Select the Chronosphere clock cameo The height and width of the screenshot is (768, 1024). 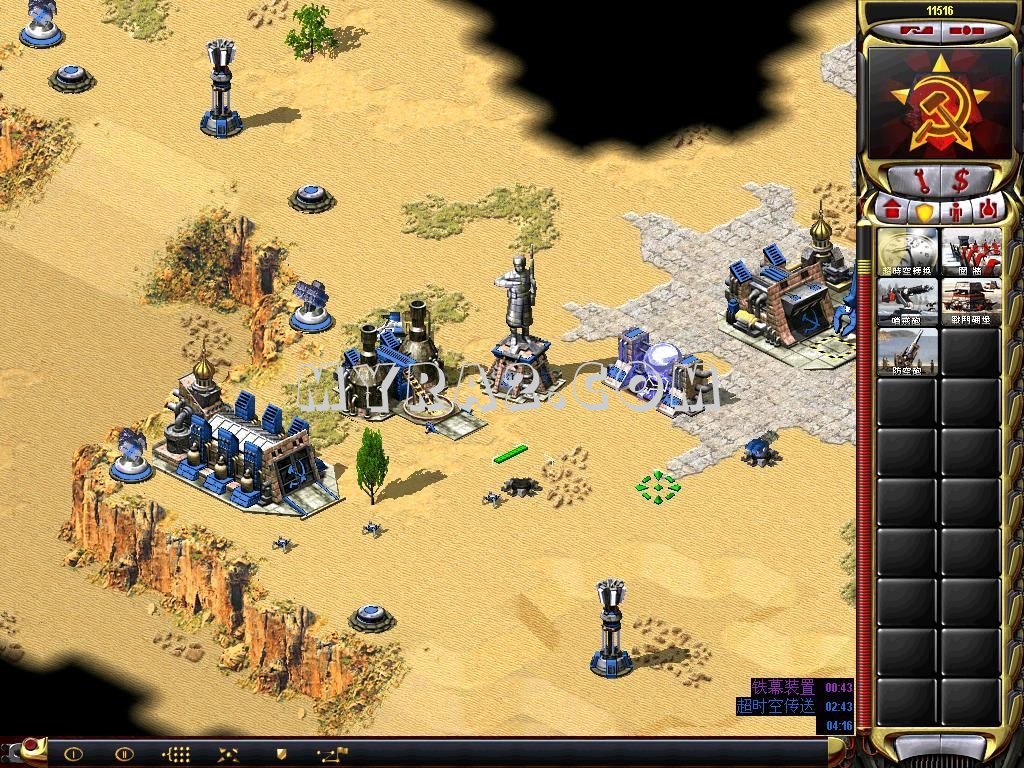click(908, 252)
